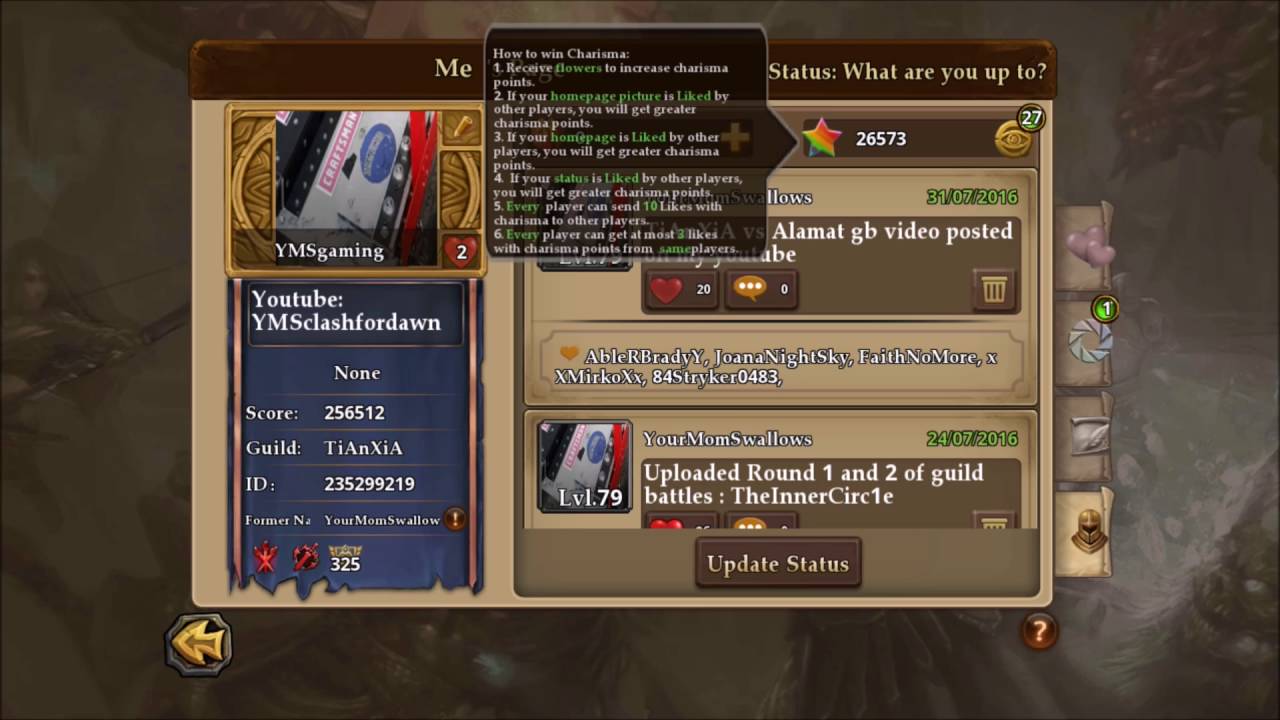Open the golden eye currency icon top right
The image size is (1280, 720).
pyautogui.click(x=1013, y=138)
